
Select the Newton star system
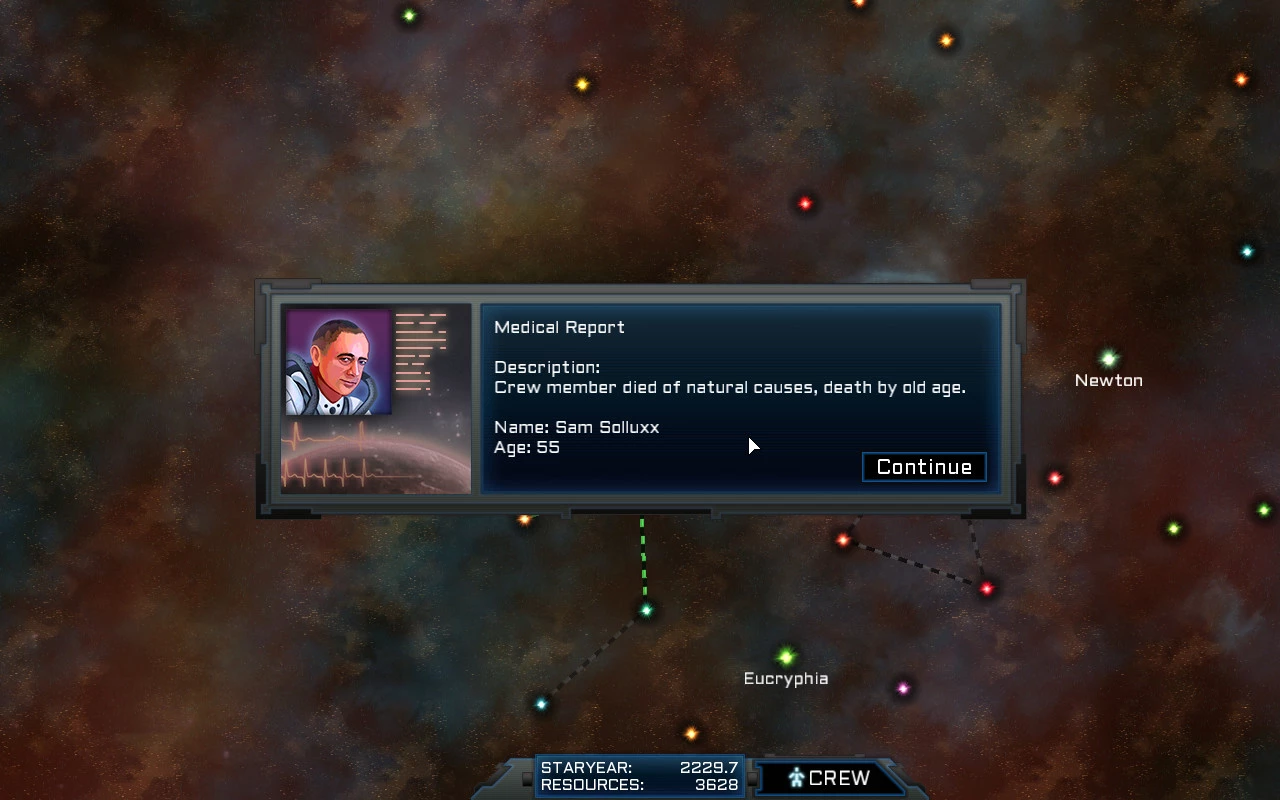(1108, 359)
